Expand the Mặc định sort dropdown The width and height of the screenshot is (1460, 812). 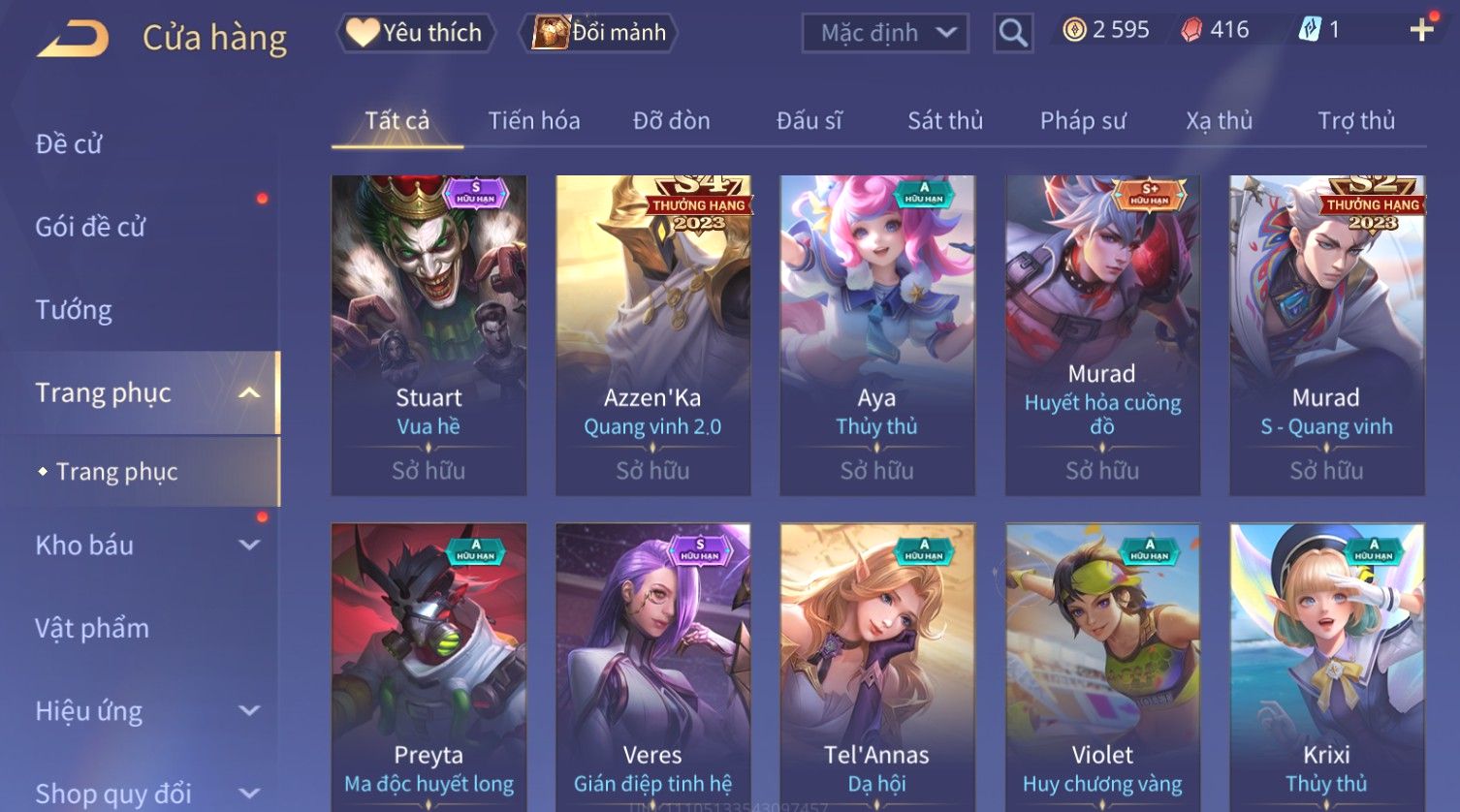(885, 33)
